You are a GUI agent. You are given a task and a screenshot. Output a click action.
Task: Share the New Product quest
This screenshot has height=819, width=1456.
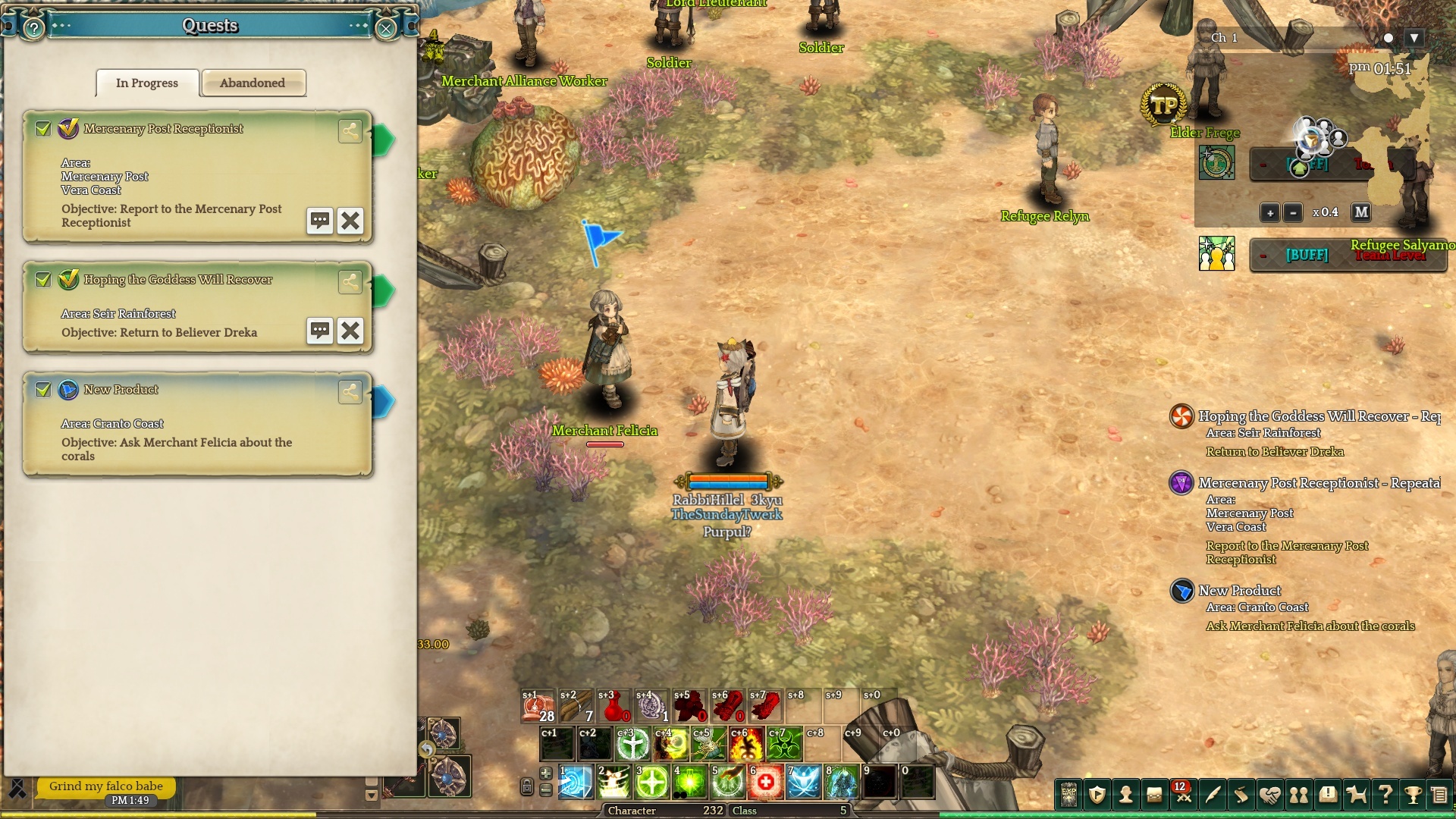[x=350, y=391]
